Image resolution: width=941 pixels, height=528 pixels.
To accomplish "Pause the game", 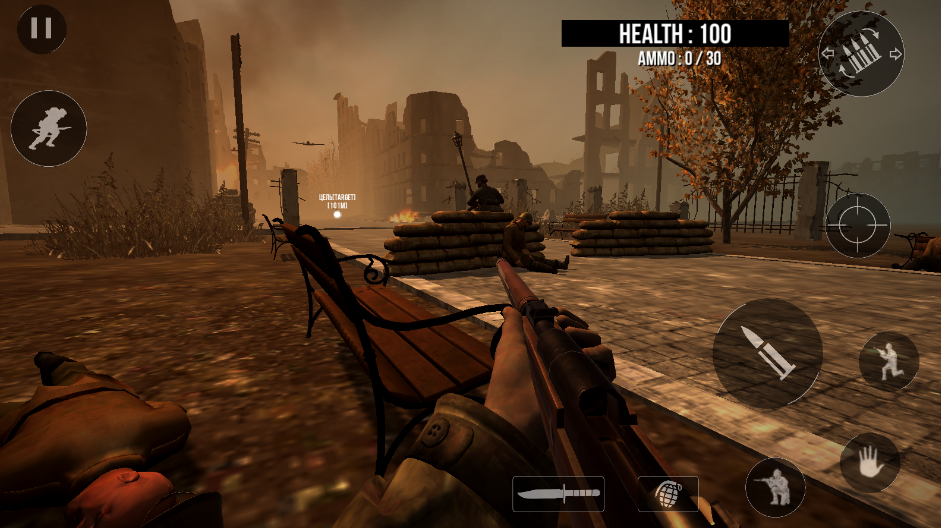I will click(41, 28).
